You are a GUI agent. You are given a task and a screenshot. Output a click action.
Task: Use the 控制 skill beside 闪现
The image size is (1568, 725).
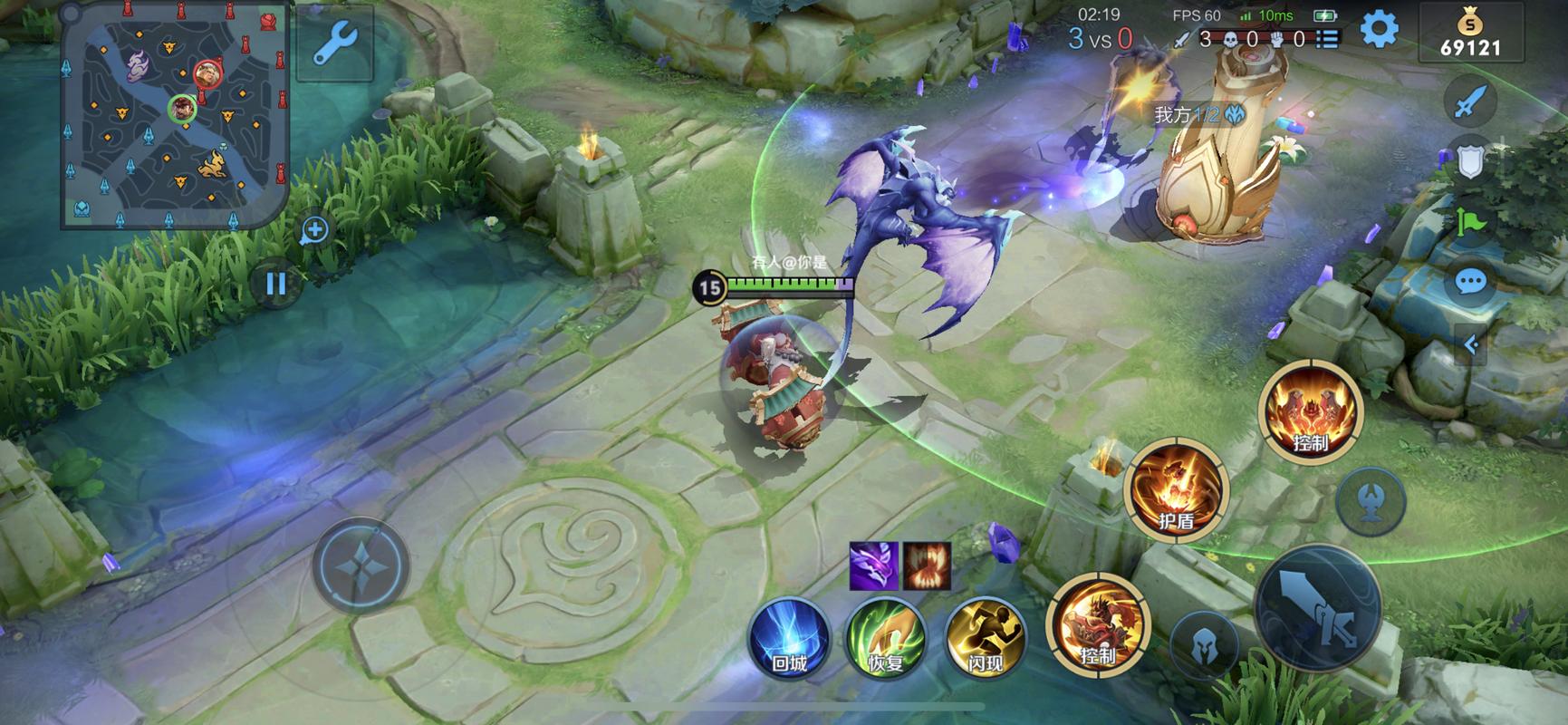[x=1098, y=623]
